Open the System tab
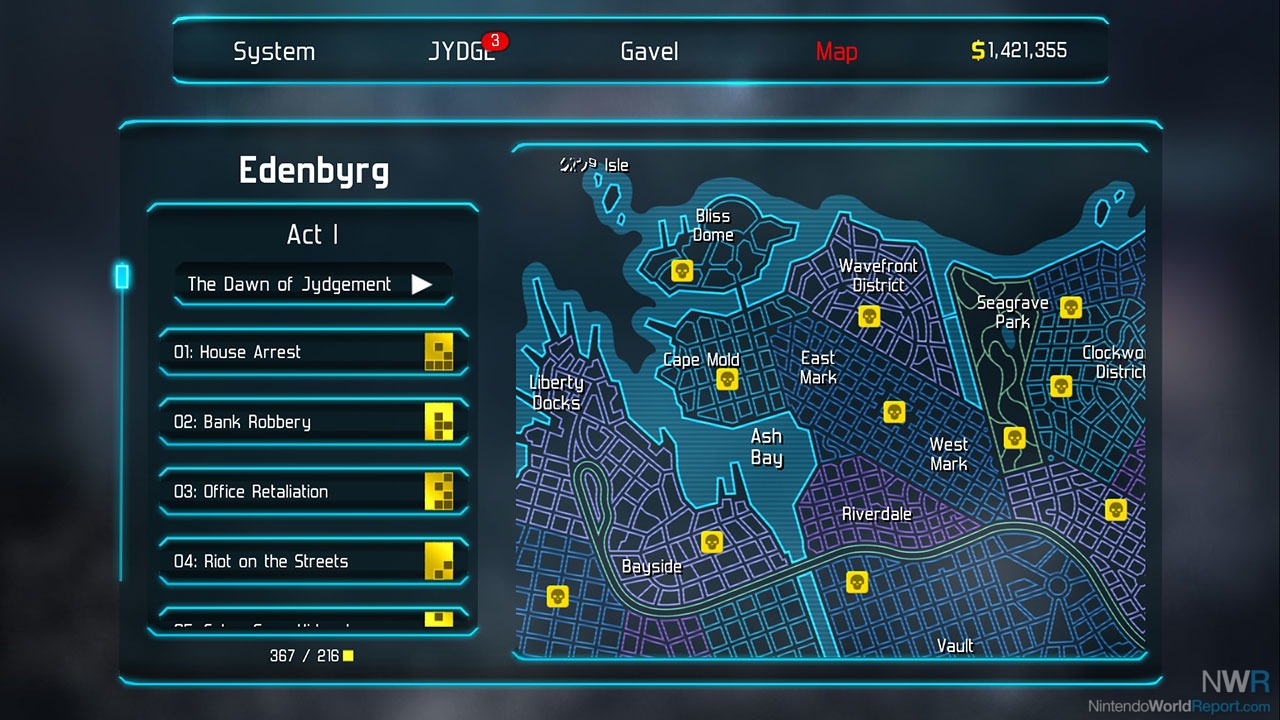 coord(274,52)
